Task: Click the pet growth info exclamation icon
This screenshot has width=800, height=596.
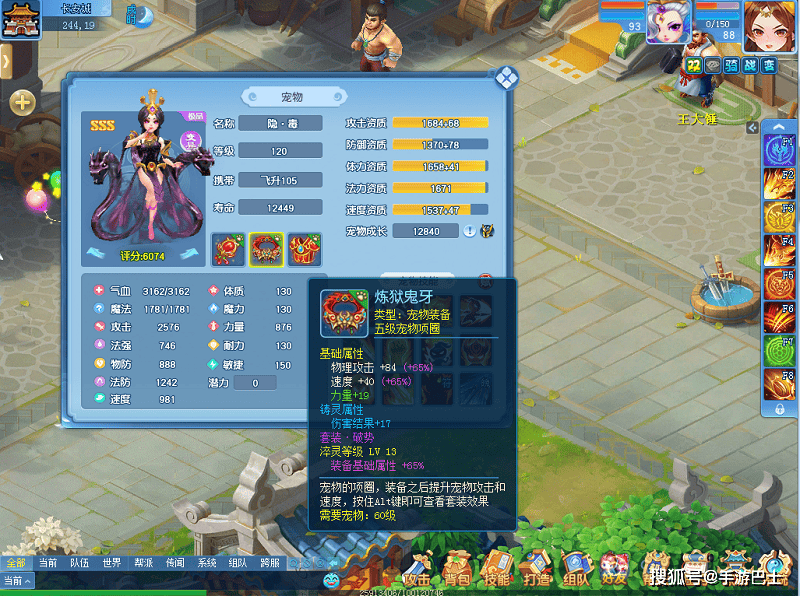Action: pos(469,231)
